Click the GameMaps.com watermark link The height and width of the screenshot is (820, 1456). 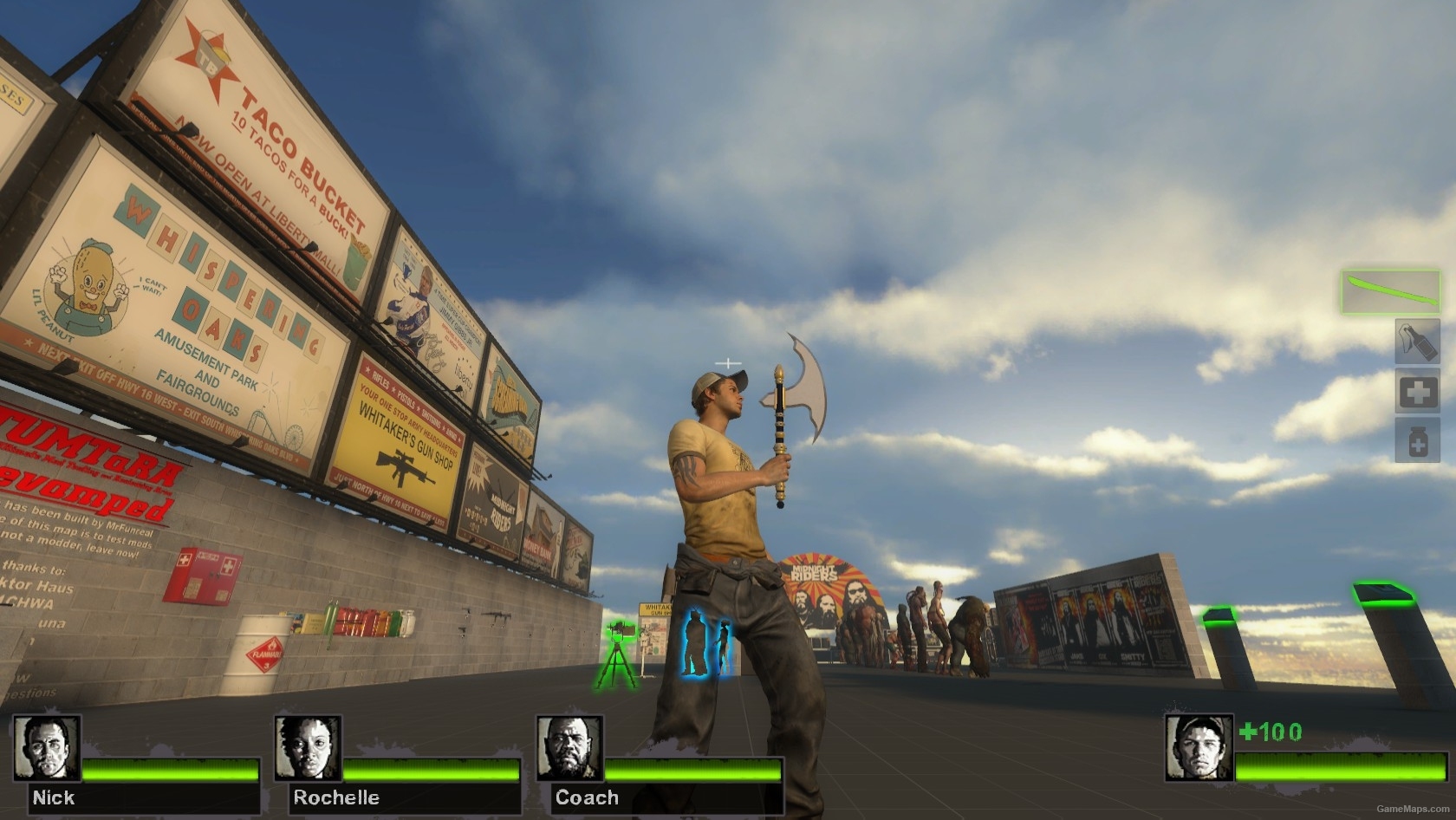1413,809
